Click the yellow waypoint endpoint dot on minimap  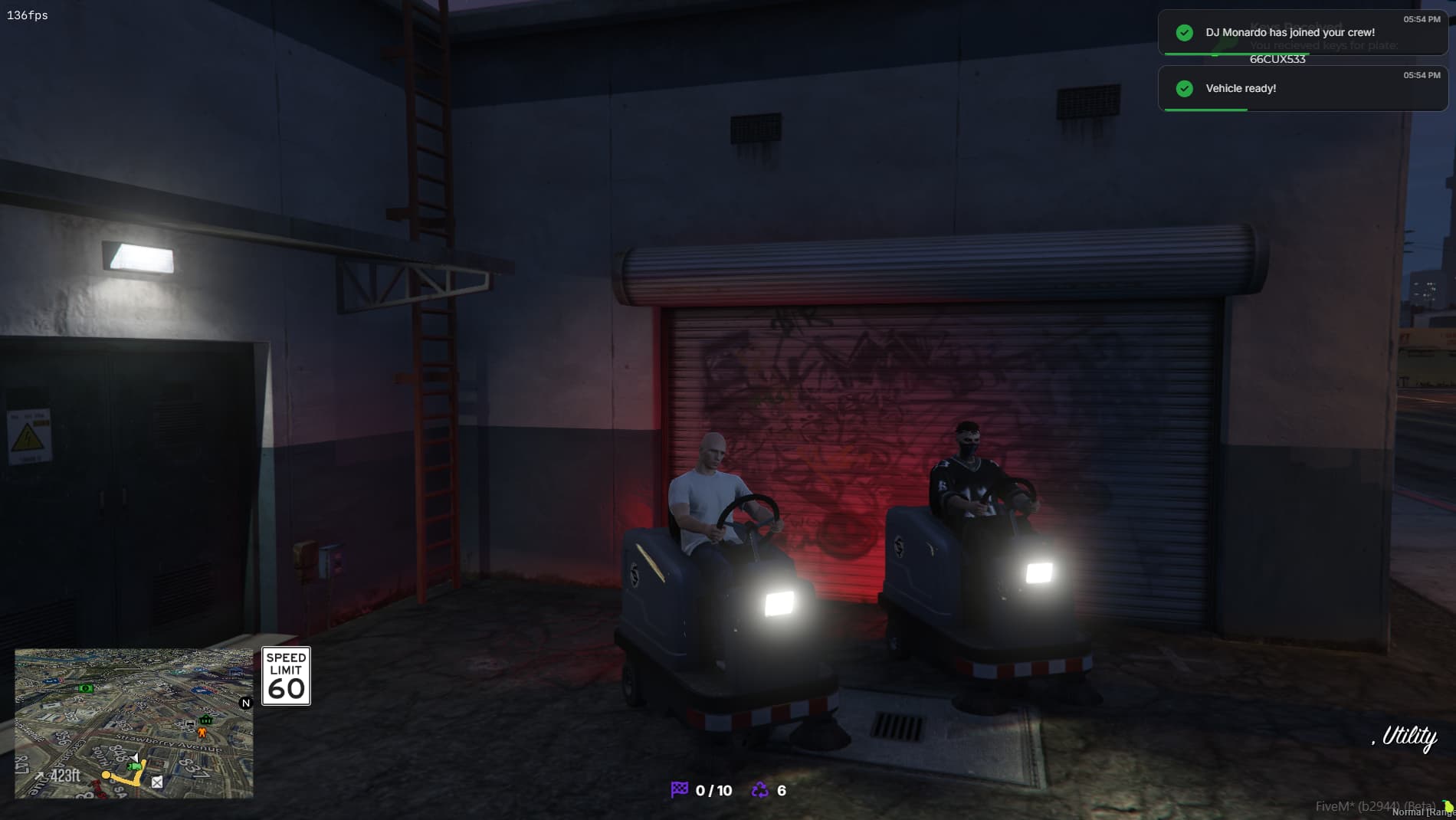click(x=106, y=775)
